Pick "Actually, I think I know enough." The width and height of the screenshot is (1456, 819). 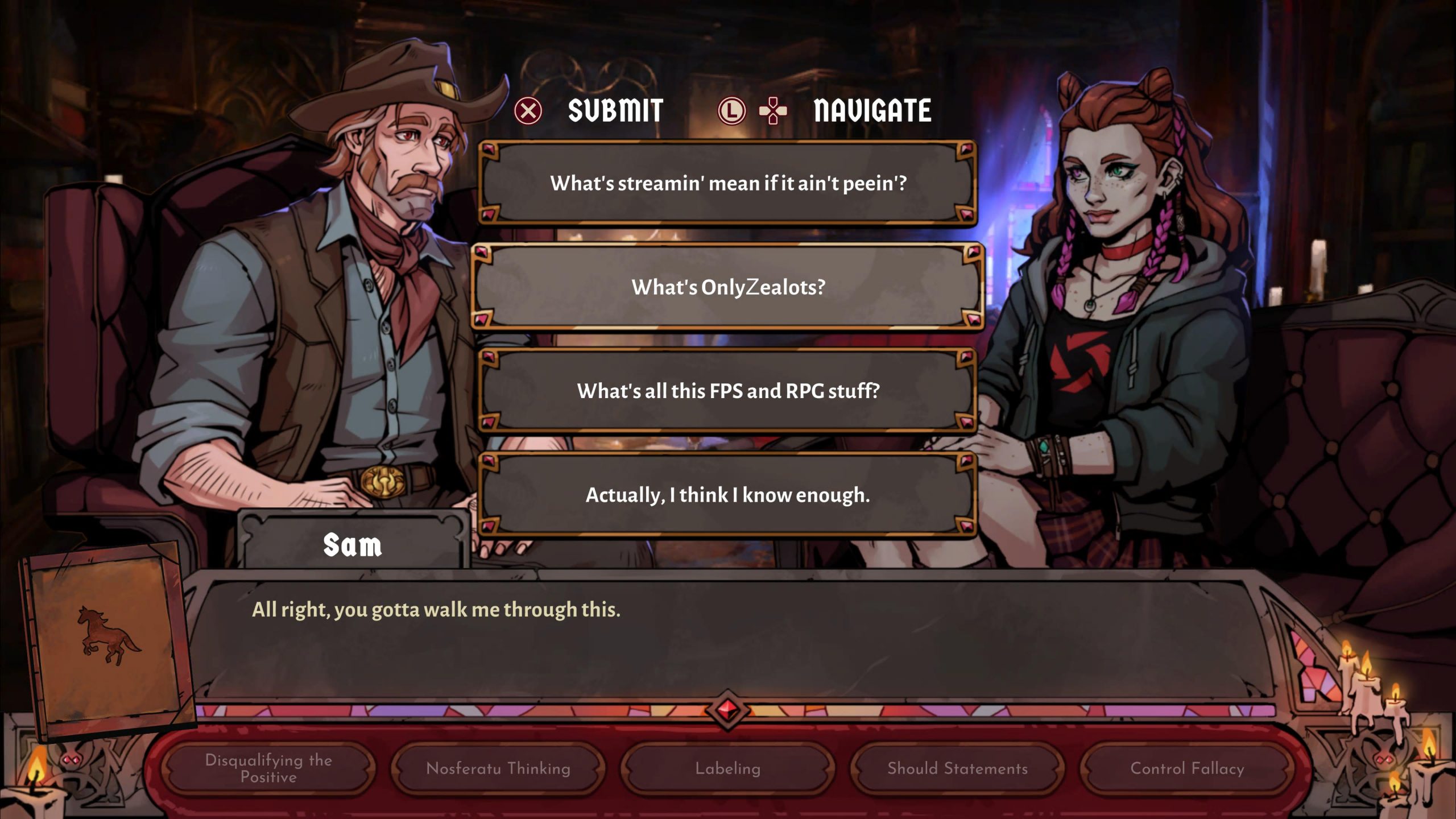[727, 495]
